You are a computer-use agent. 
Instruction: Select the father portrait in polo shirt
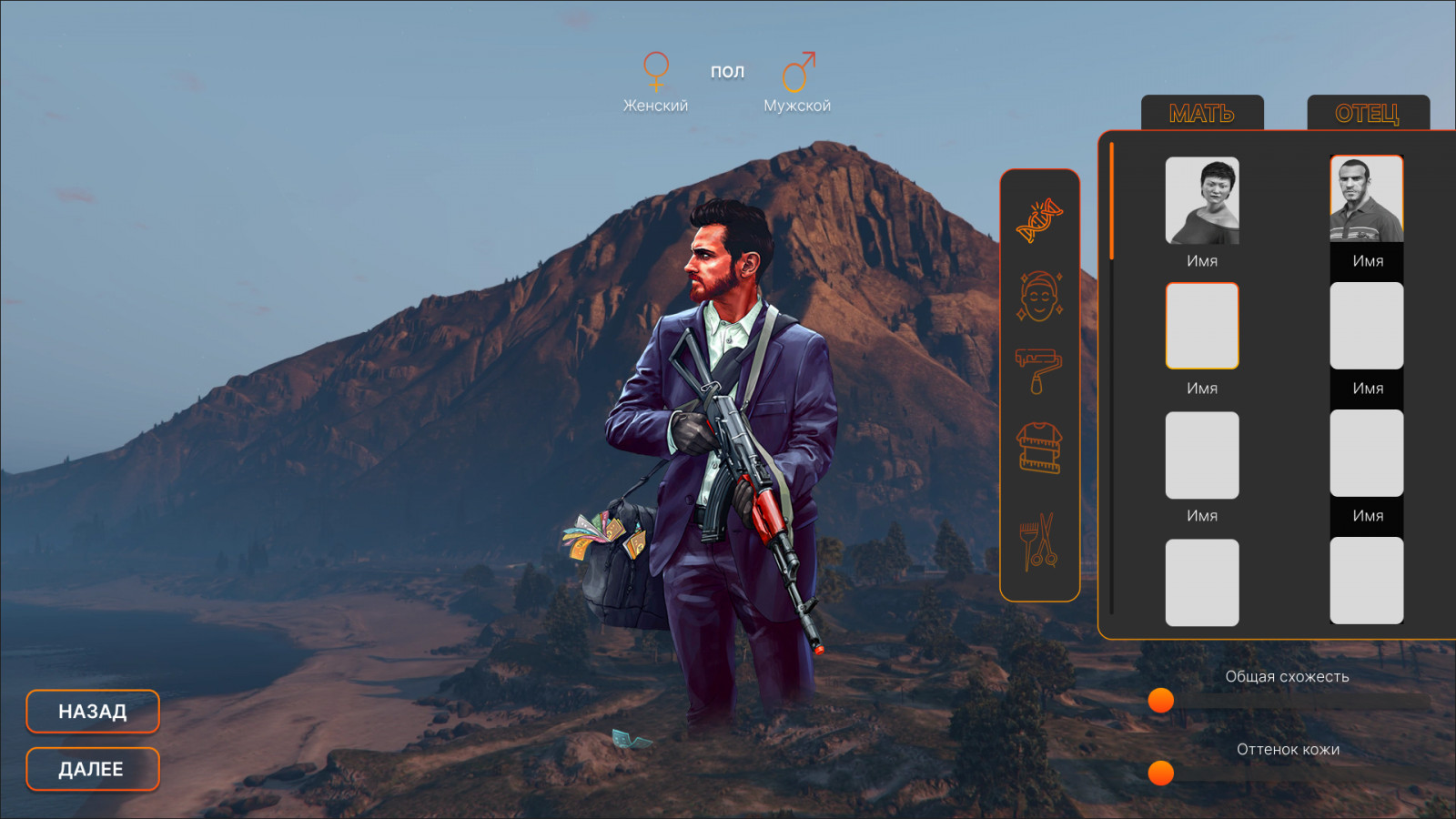point(1367,199)
